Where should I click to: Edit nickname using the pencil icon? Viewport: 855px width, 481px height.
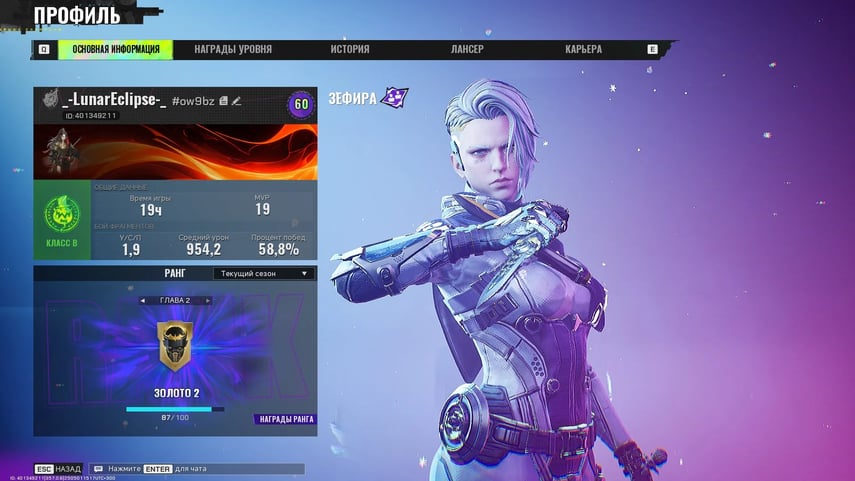[x=237, y=101]
